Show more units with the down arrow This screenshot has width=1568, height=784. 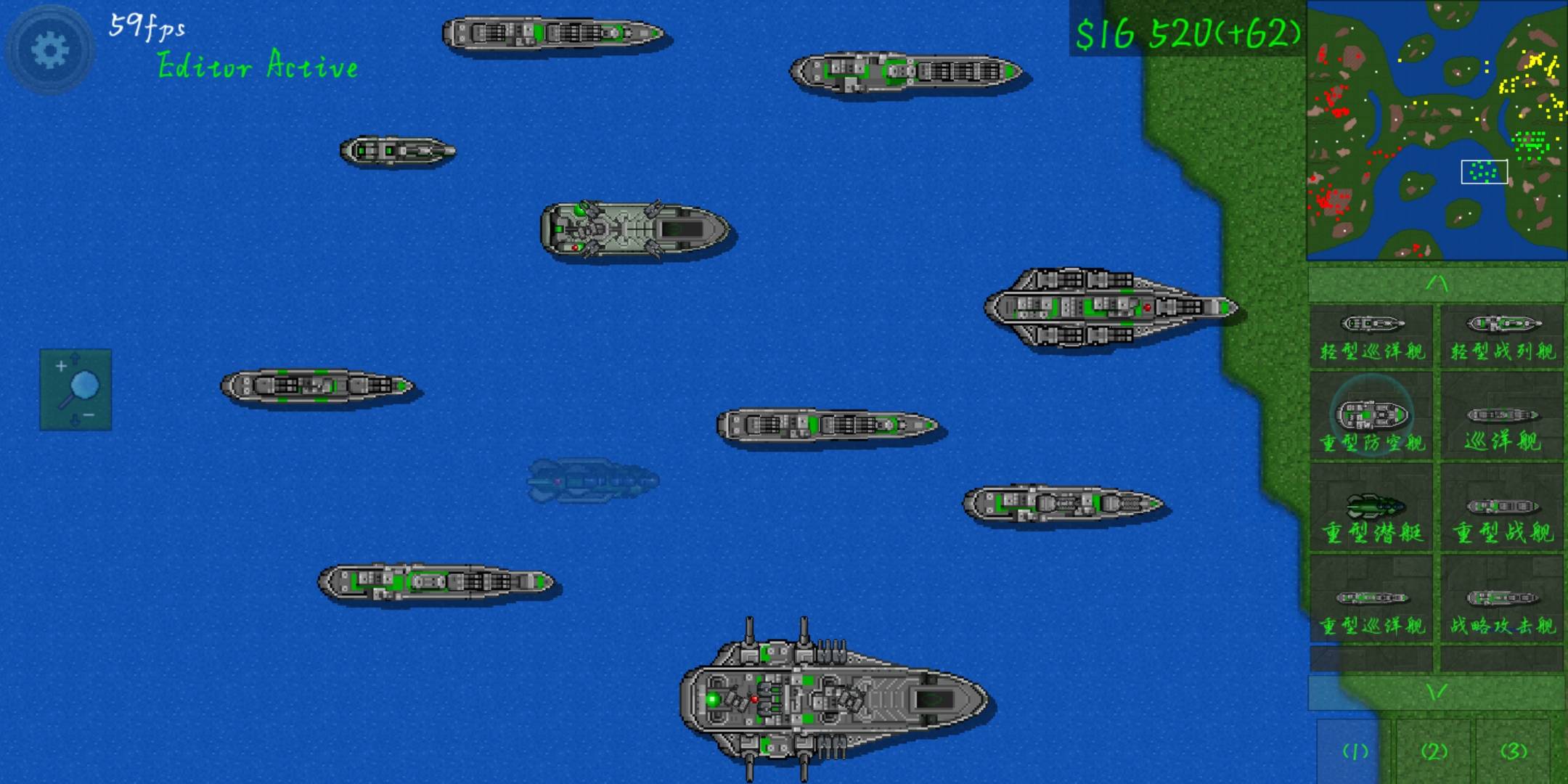[x=1436, y=693]
